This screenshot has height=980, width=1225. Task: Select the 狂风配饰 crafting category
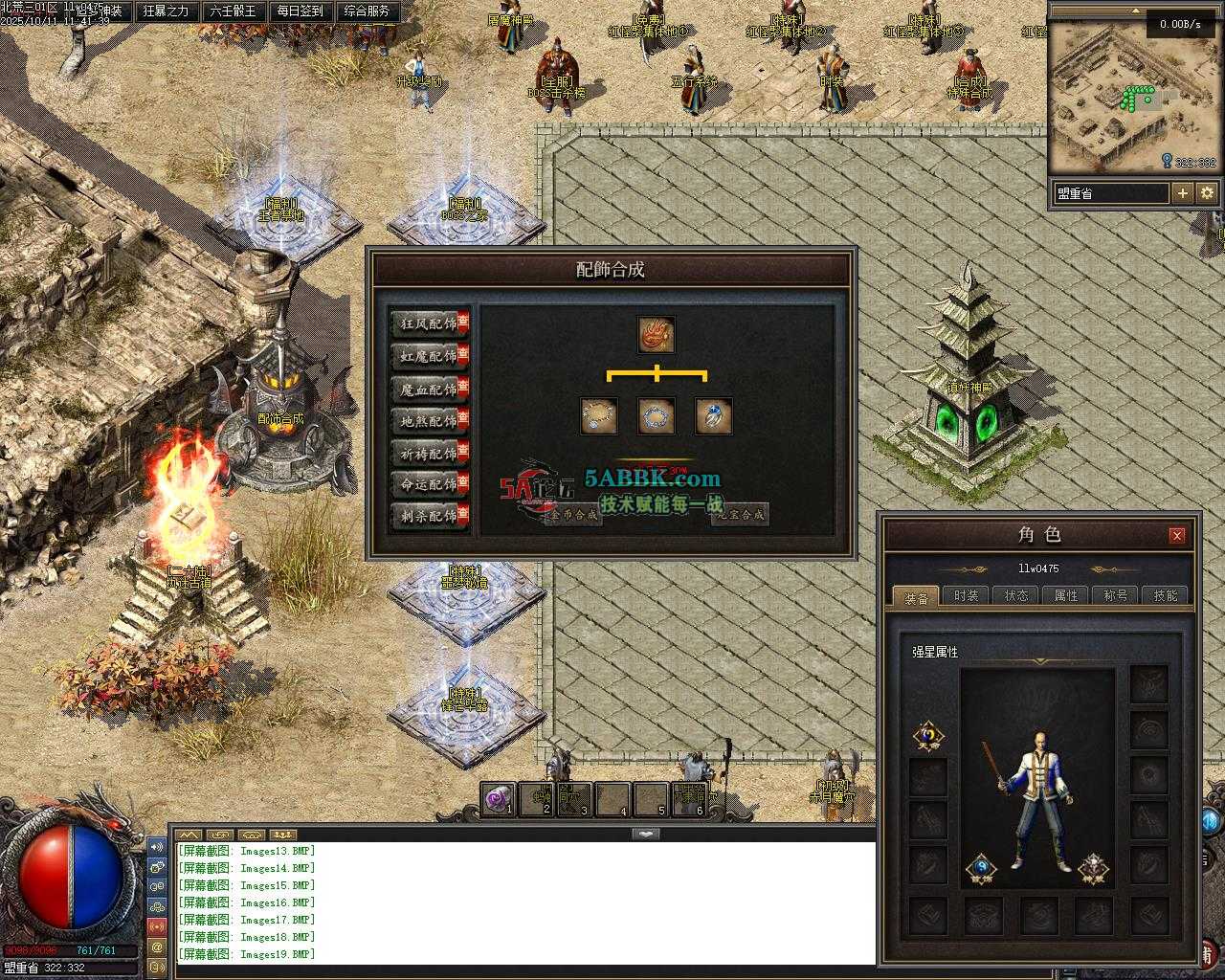429,323
